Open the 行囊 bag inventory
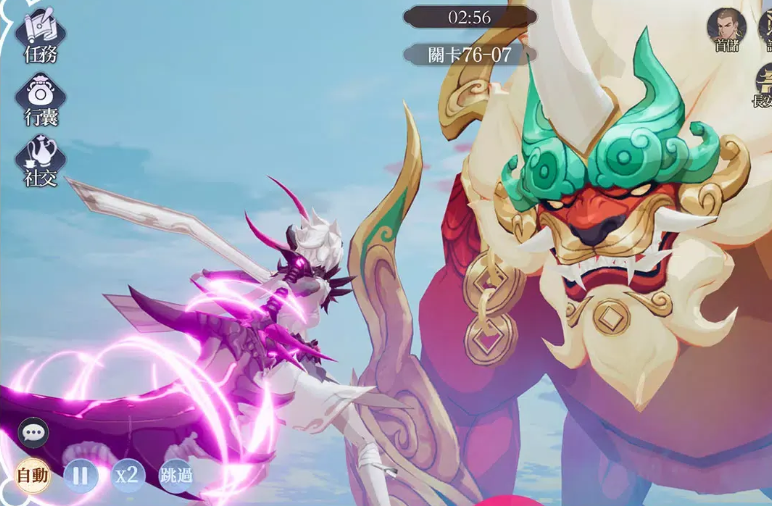Image resolution: width=772 pixels, height=506 pixels. click(x=41, y=98)
